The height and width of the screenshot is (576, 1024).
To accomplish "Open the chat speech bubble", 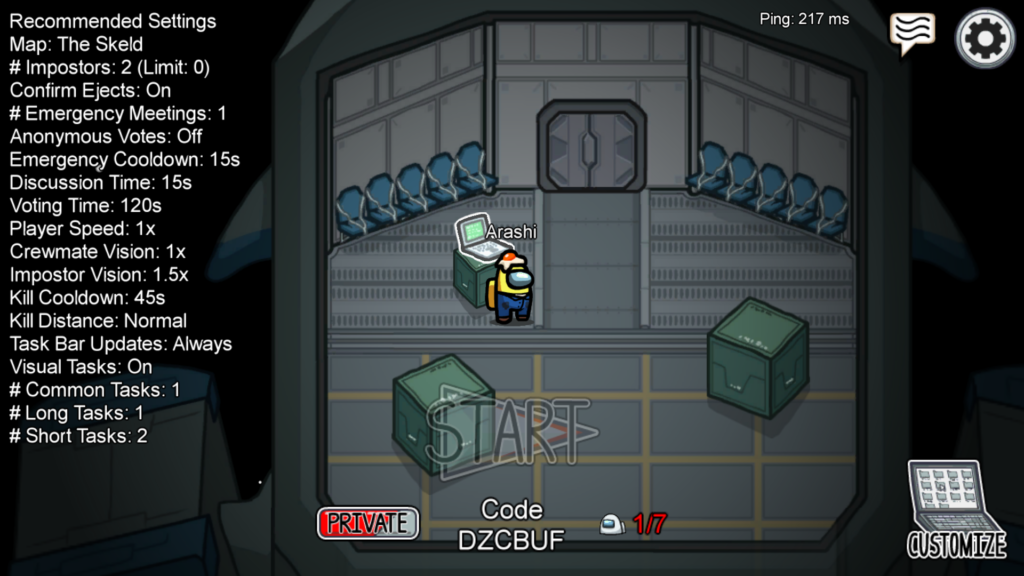I will [x=911, y=33].
